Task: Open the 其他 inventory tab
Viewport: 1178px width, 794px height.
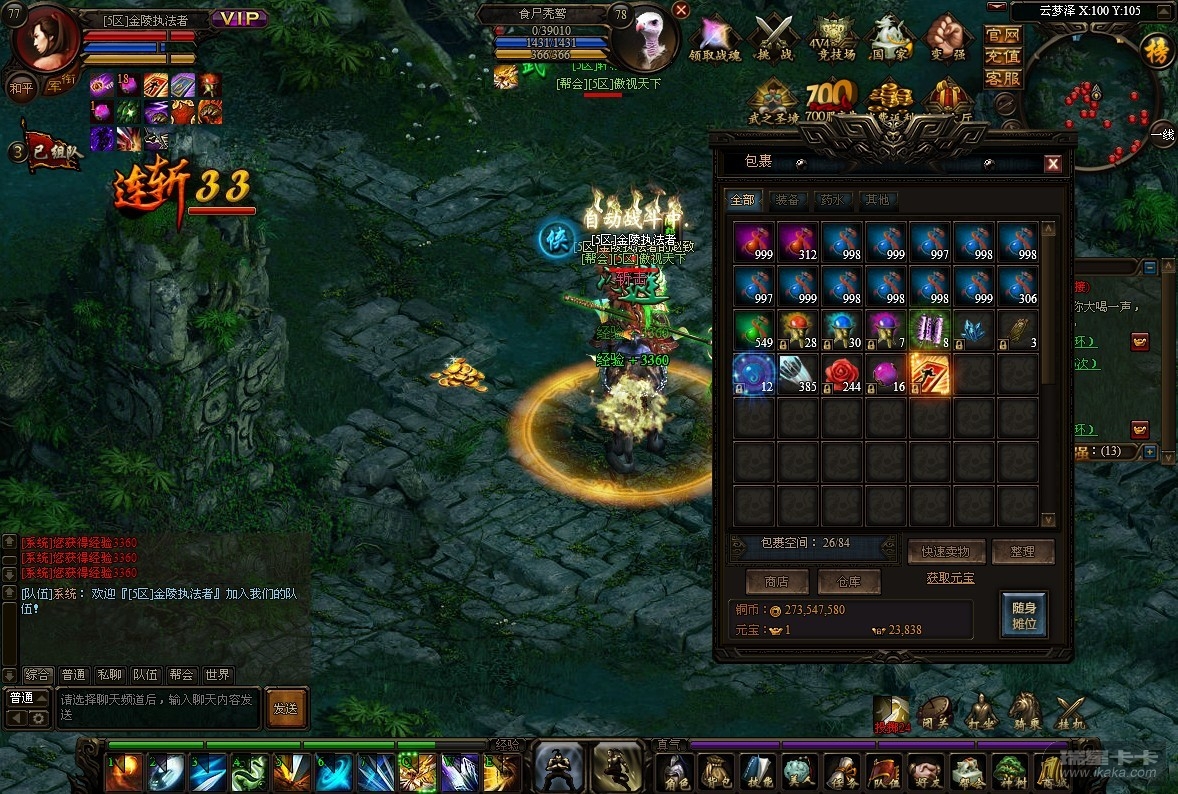Action: pos(876,200)
